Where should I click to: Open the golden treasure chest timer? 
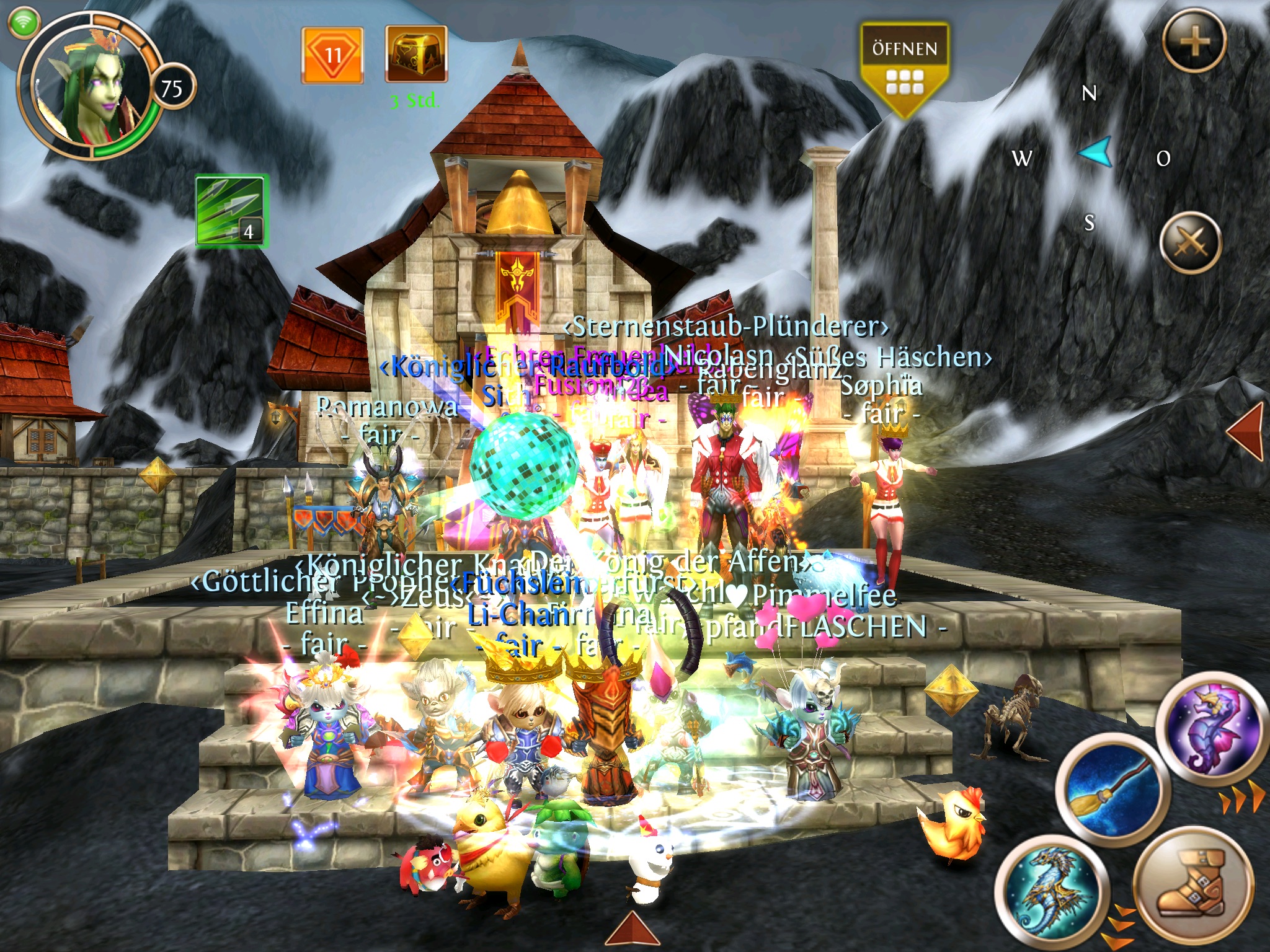pos(415,55)
